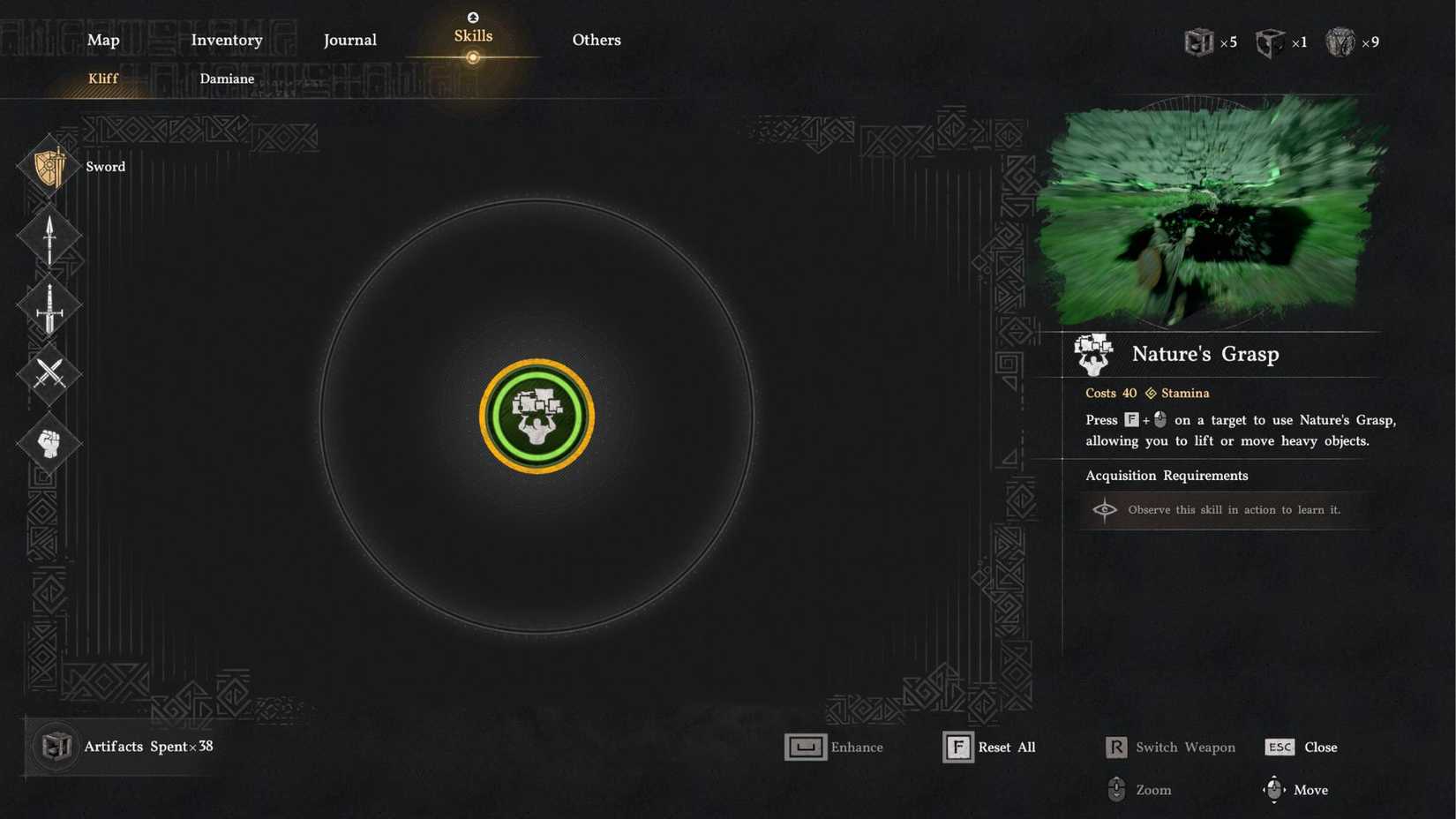Click the beast head resource showing x9
The height and width of the screenshot is (819, 1456).
[x=1340, y=41]
